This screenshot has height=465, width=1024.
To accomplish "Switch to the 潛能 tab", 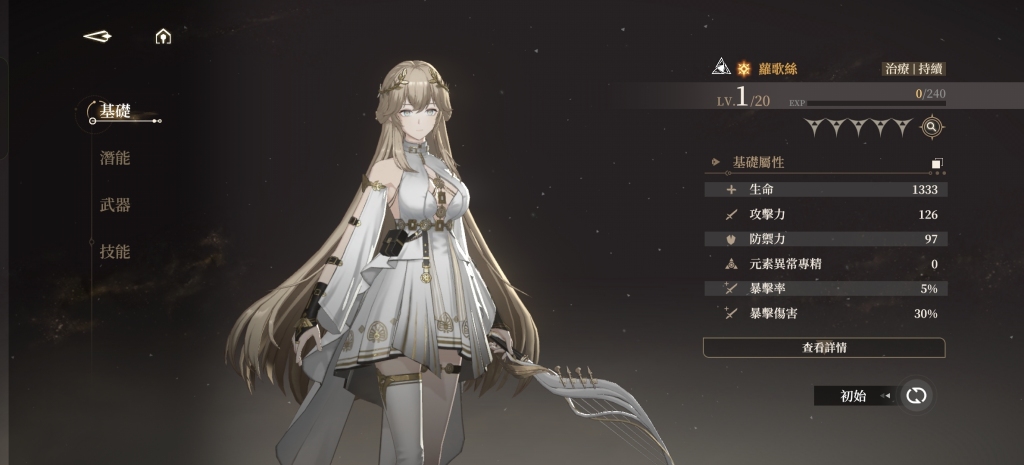I will (x=115, y=158).
